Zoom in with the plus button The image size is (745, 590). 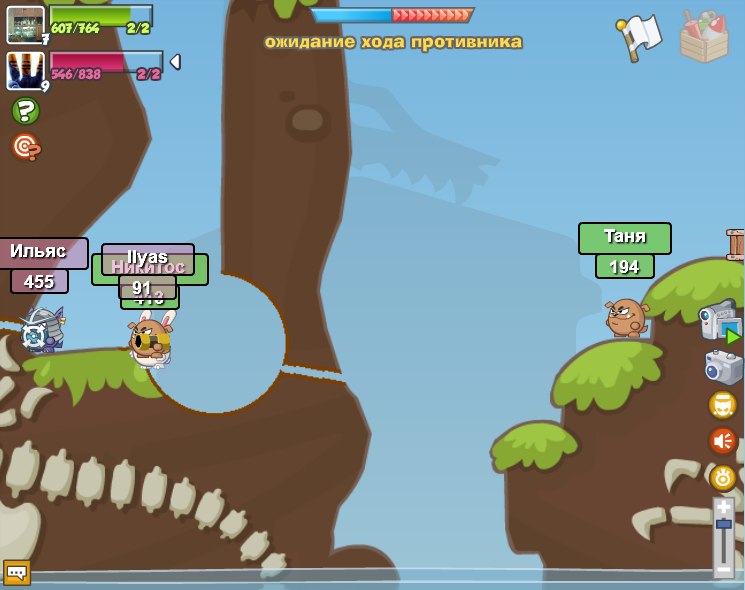[724, 508]
